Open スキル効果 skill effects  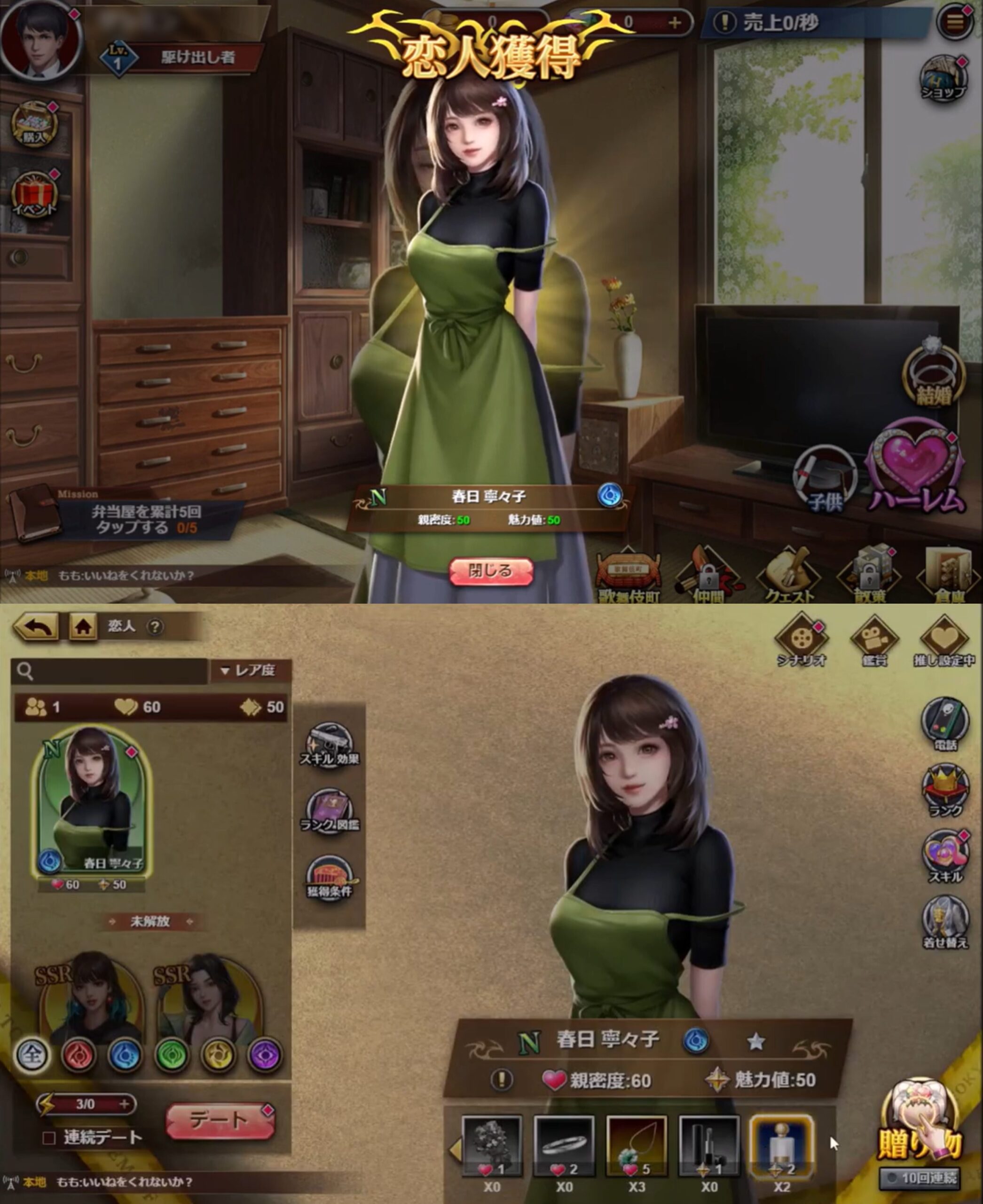pyautogui.click(x=329, y=745)
